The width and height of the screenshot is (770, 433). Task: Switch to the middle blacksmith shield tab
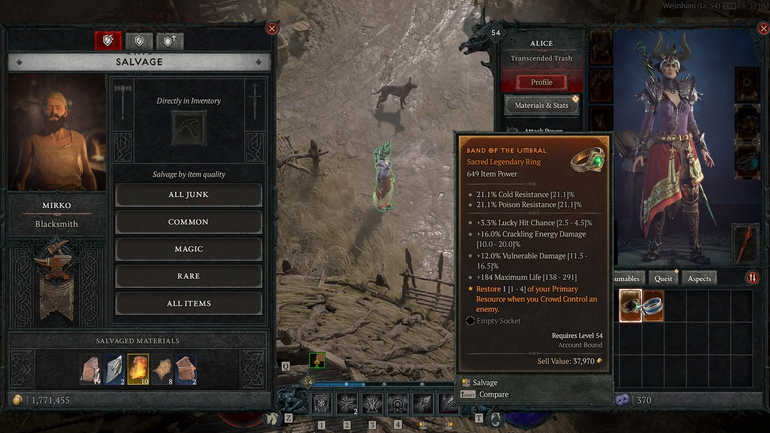click(139, 41)
